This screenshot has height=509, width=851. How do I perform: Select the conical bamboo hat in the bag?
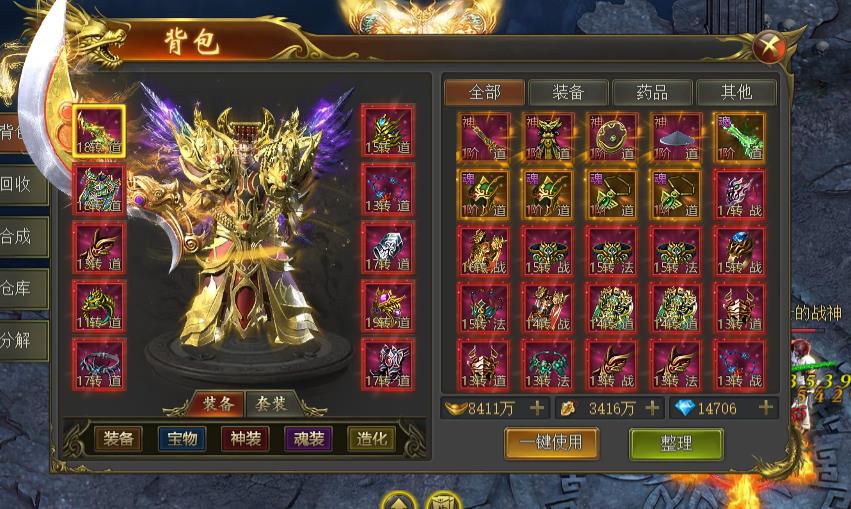pyautogui.click(x=676, y=136)
